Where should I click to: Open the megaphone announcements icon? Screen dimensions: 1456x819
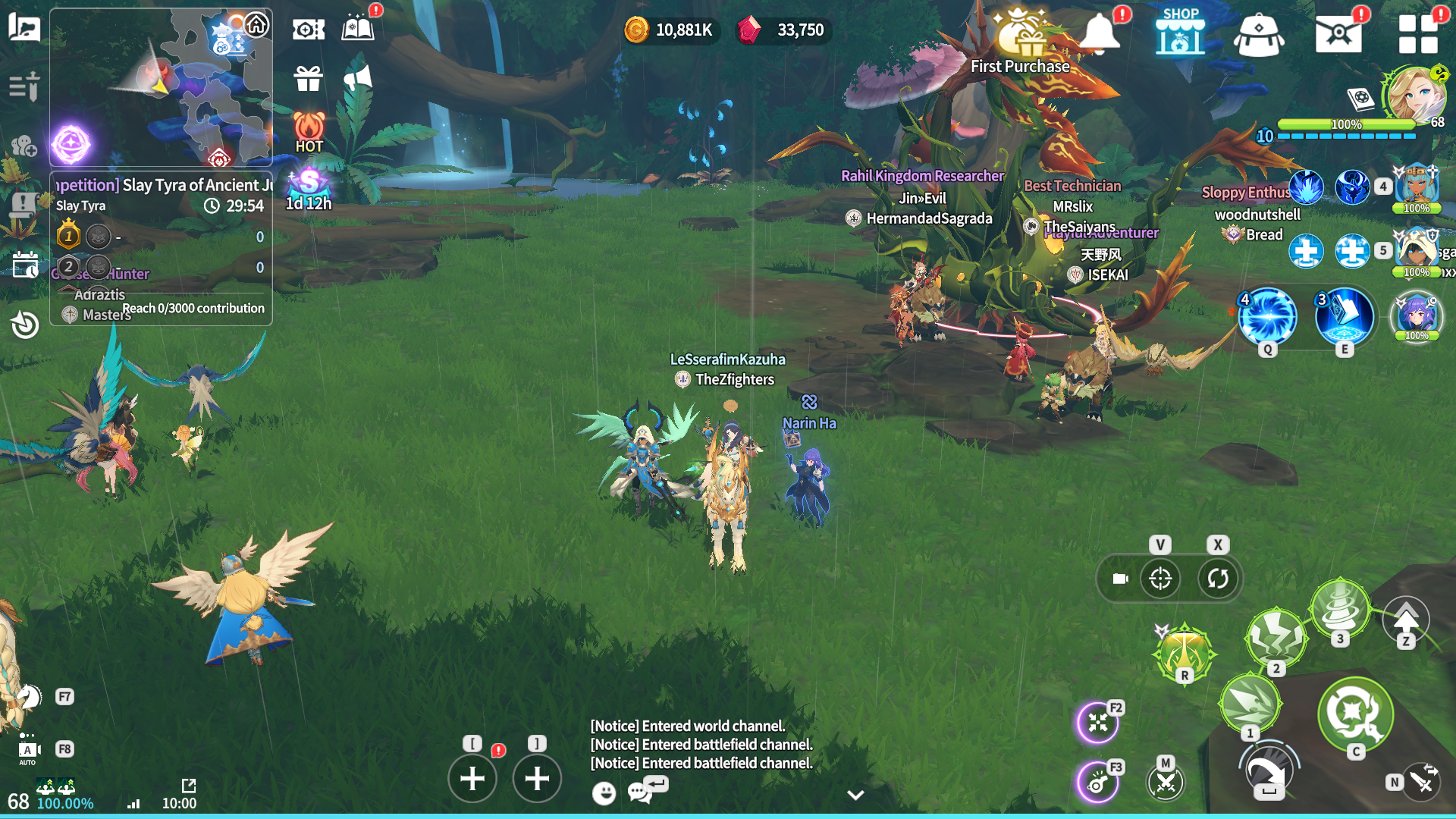point(357,78)
